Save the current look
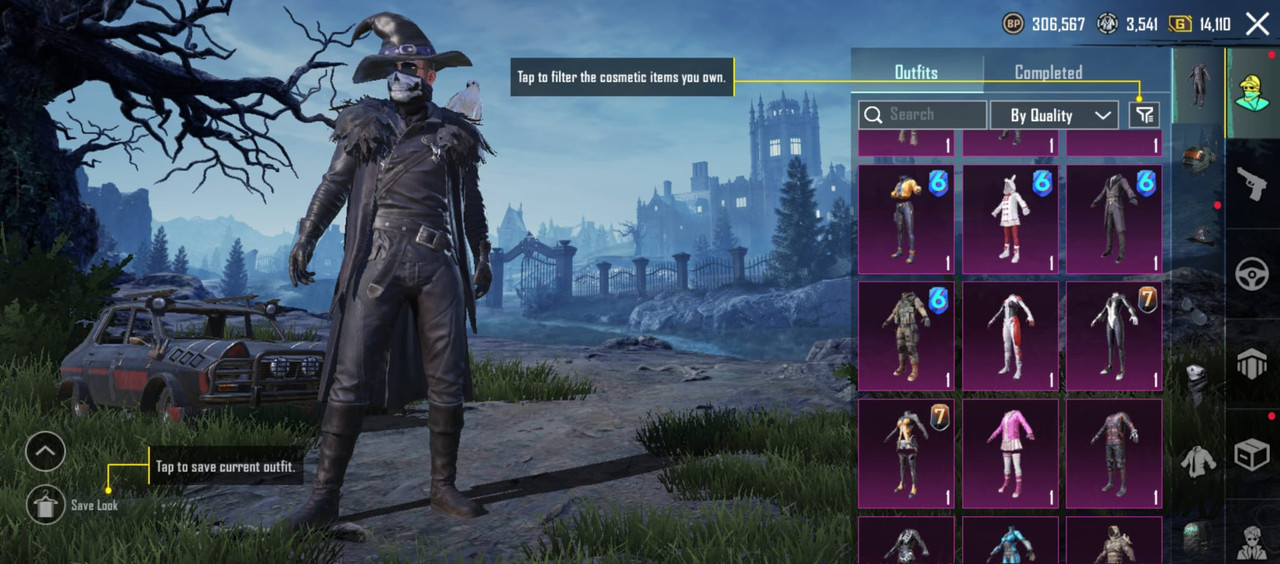This screenshot has height=564, width=1280. click(46, 505)
